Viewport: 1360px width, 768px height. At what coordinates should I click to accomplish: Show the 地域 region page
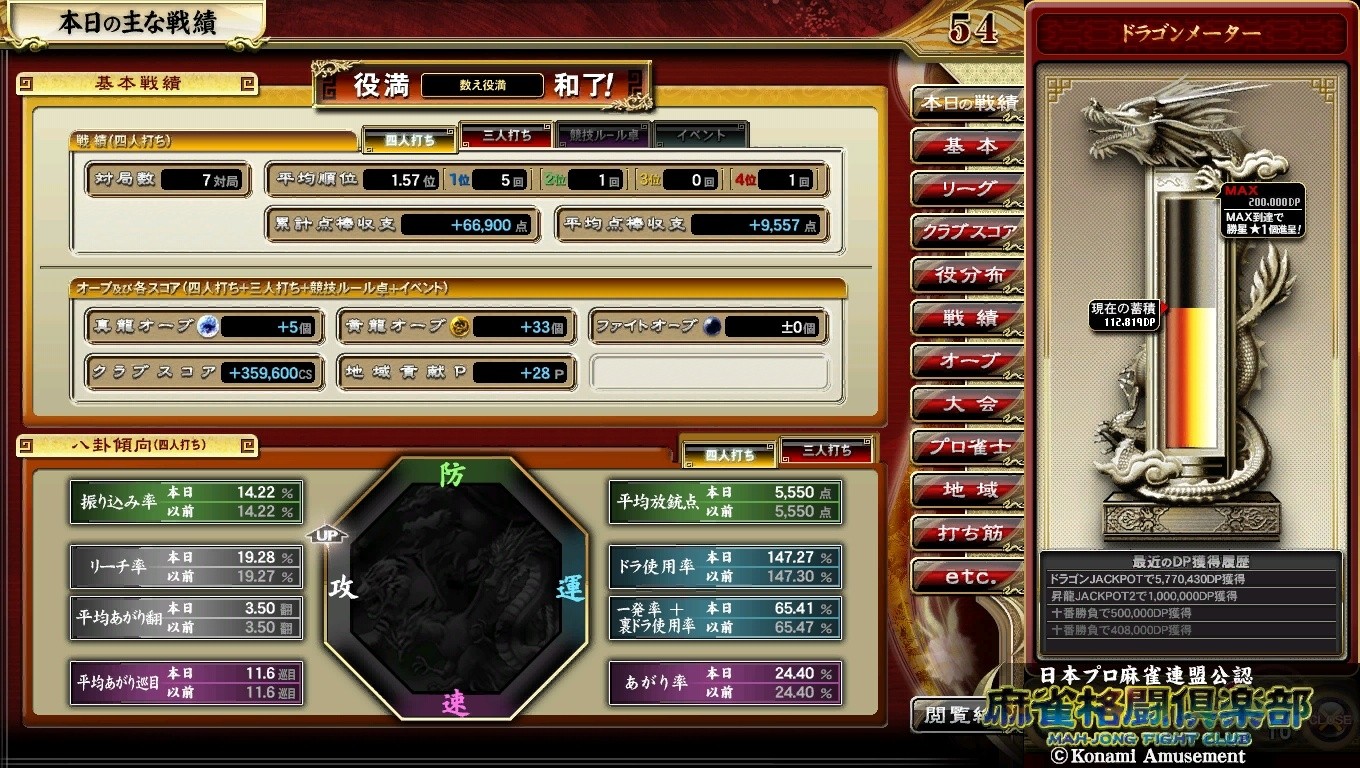pyautogui.click(x=968, y=490)
